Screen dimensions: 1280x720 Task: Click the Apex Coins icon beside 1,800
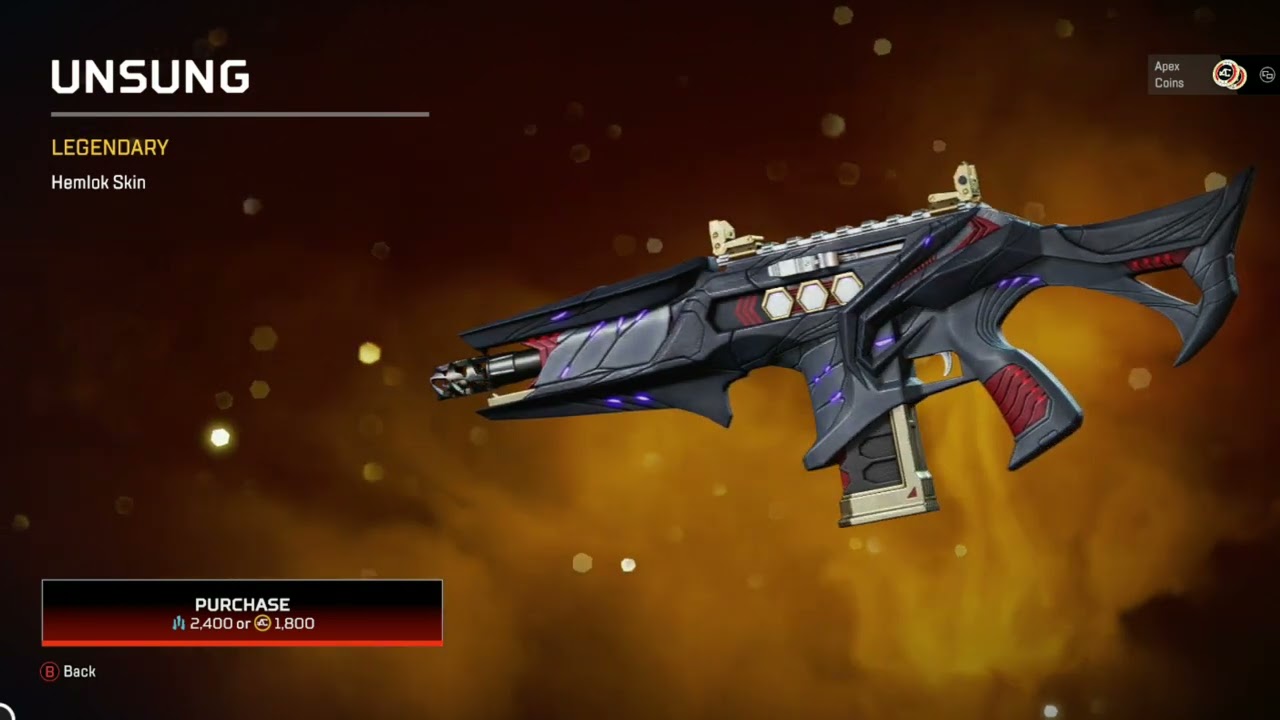click(263, 624)
